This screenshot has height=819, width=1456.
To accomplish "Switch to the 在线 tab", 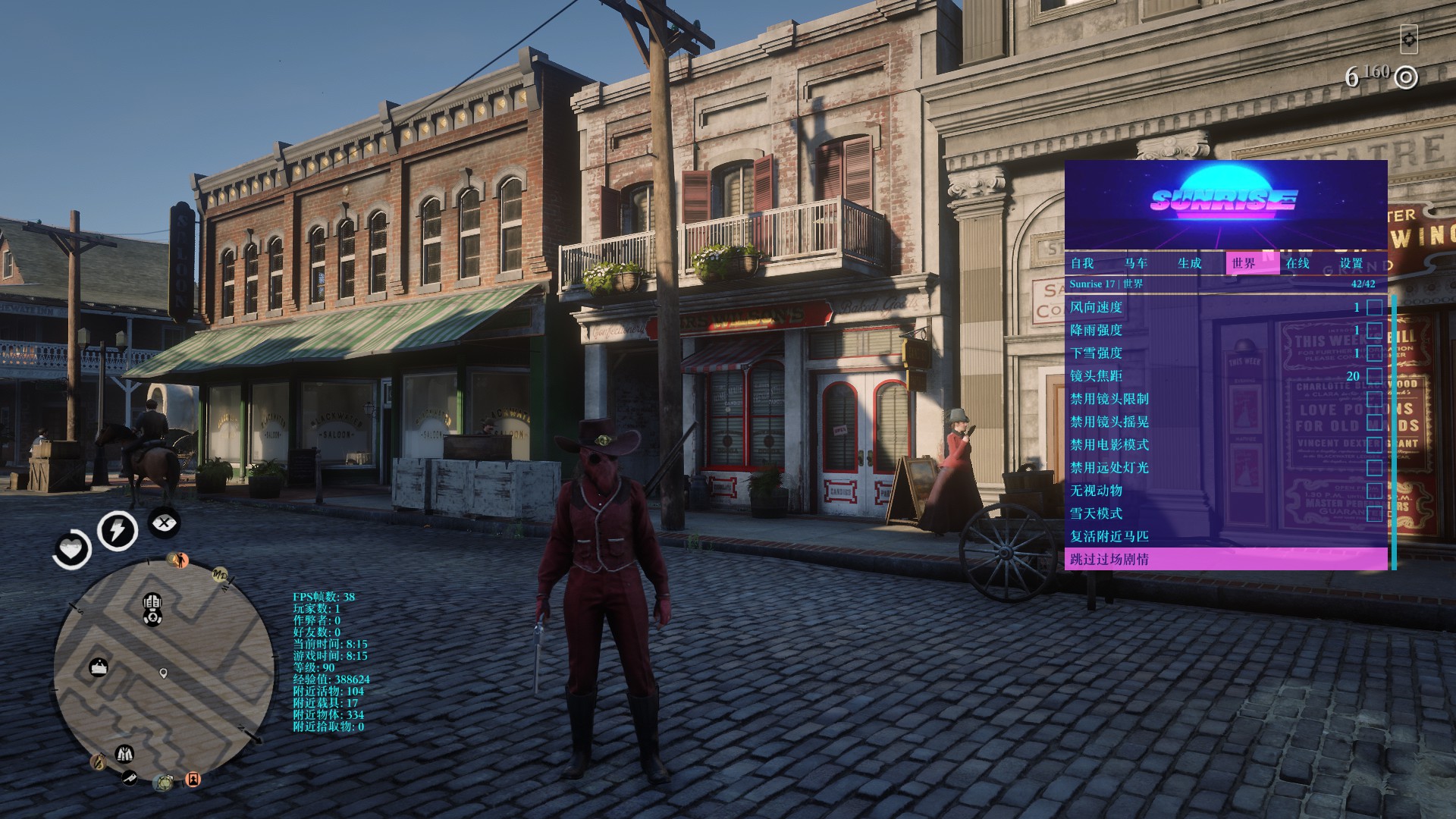I will 1298,263.
